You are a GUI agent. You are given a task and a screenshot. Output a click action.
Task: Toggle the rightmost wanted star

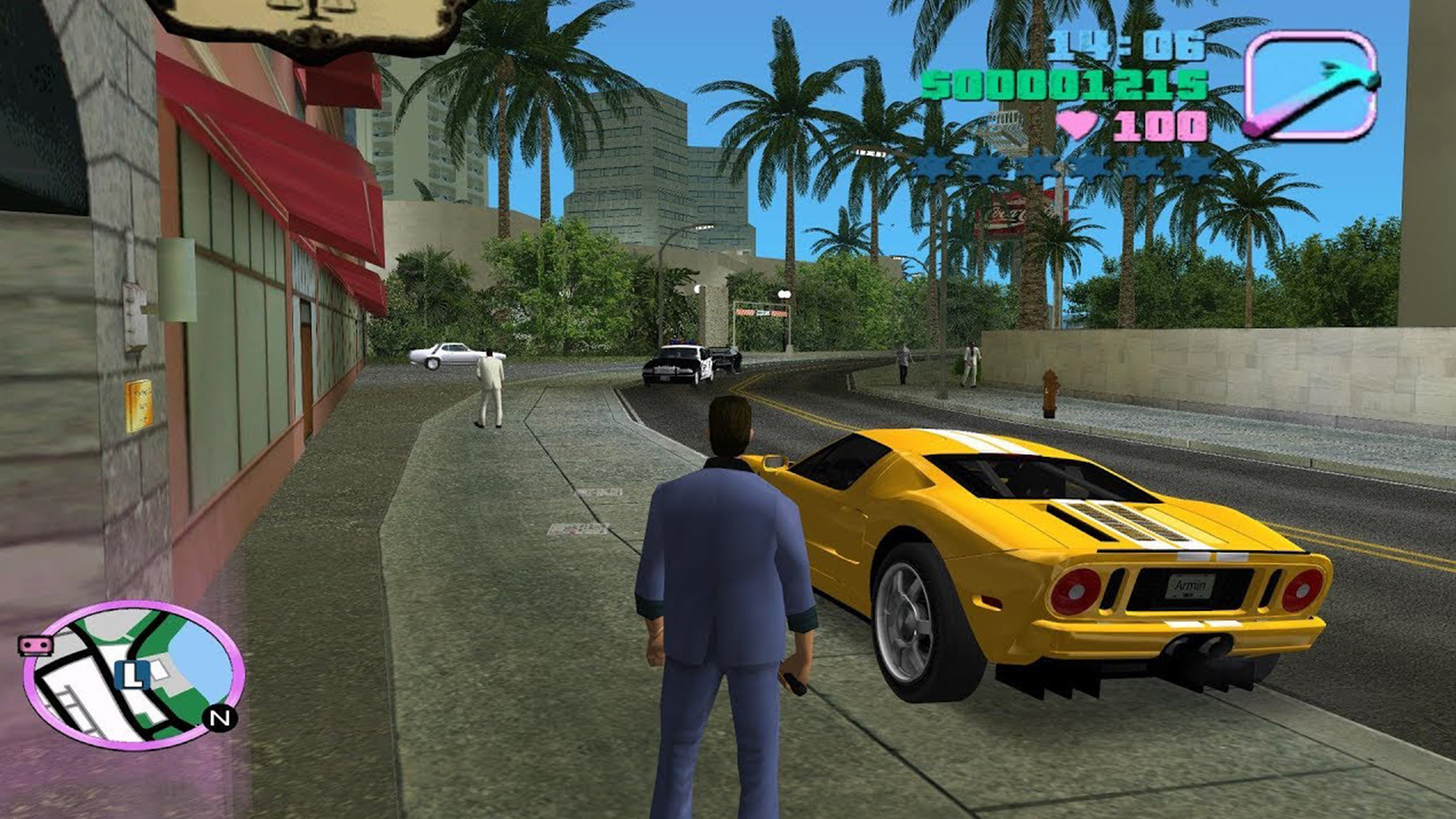(1193, 165)
